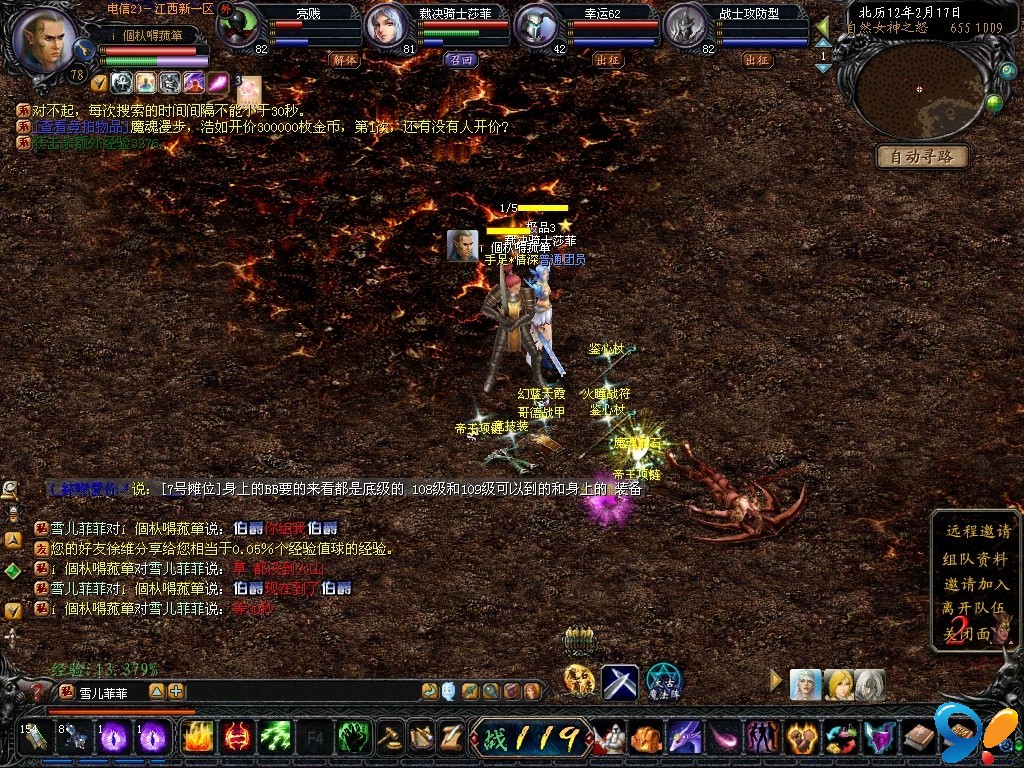Click the 自动寻路 auto-pathfinding button
The height and width of the screenshot is (768, 1024).
923,156
